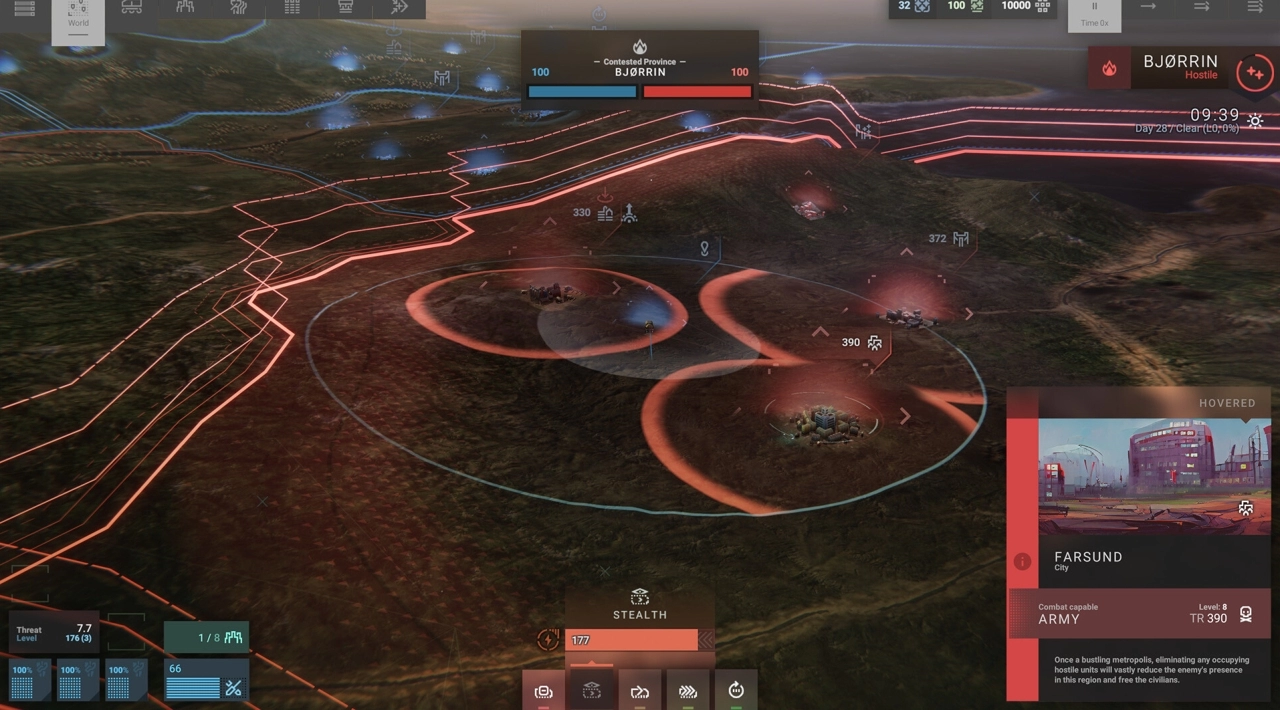The image size is (1280, 710).
Task: Open the grid table tab in top bar
Action: click(292, 8)
